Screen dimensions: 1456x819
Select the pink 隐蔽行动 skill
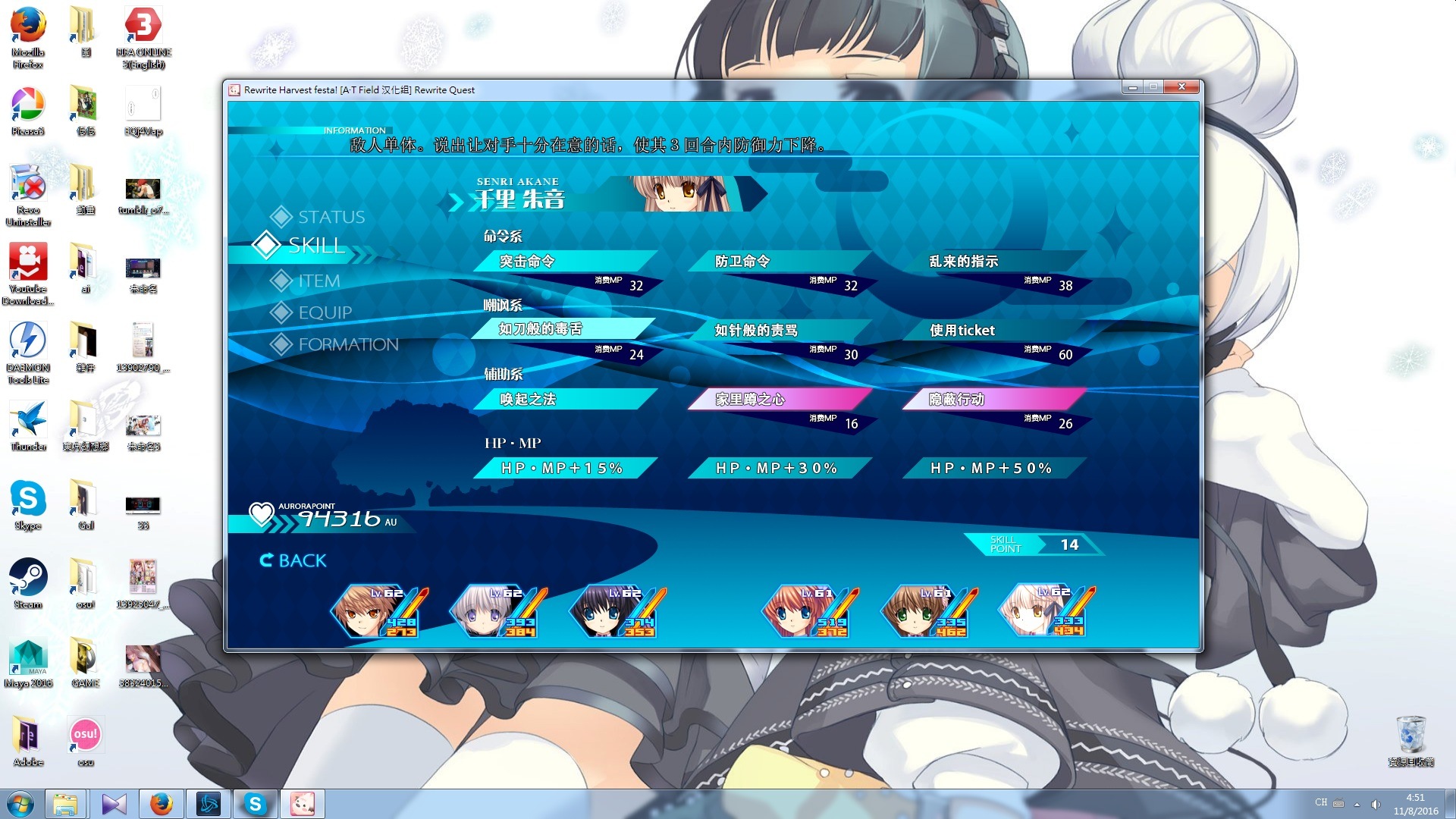(x=994, y=400)
